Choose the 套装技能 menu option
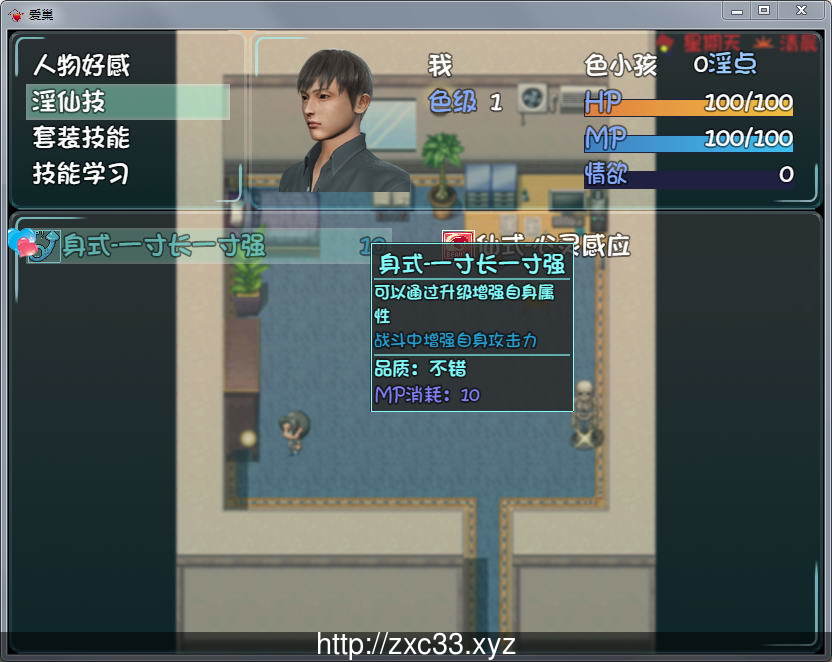This screenshot has height=662, width=832. pos(82,138)
